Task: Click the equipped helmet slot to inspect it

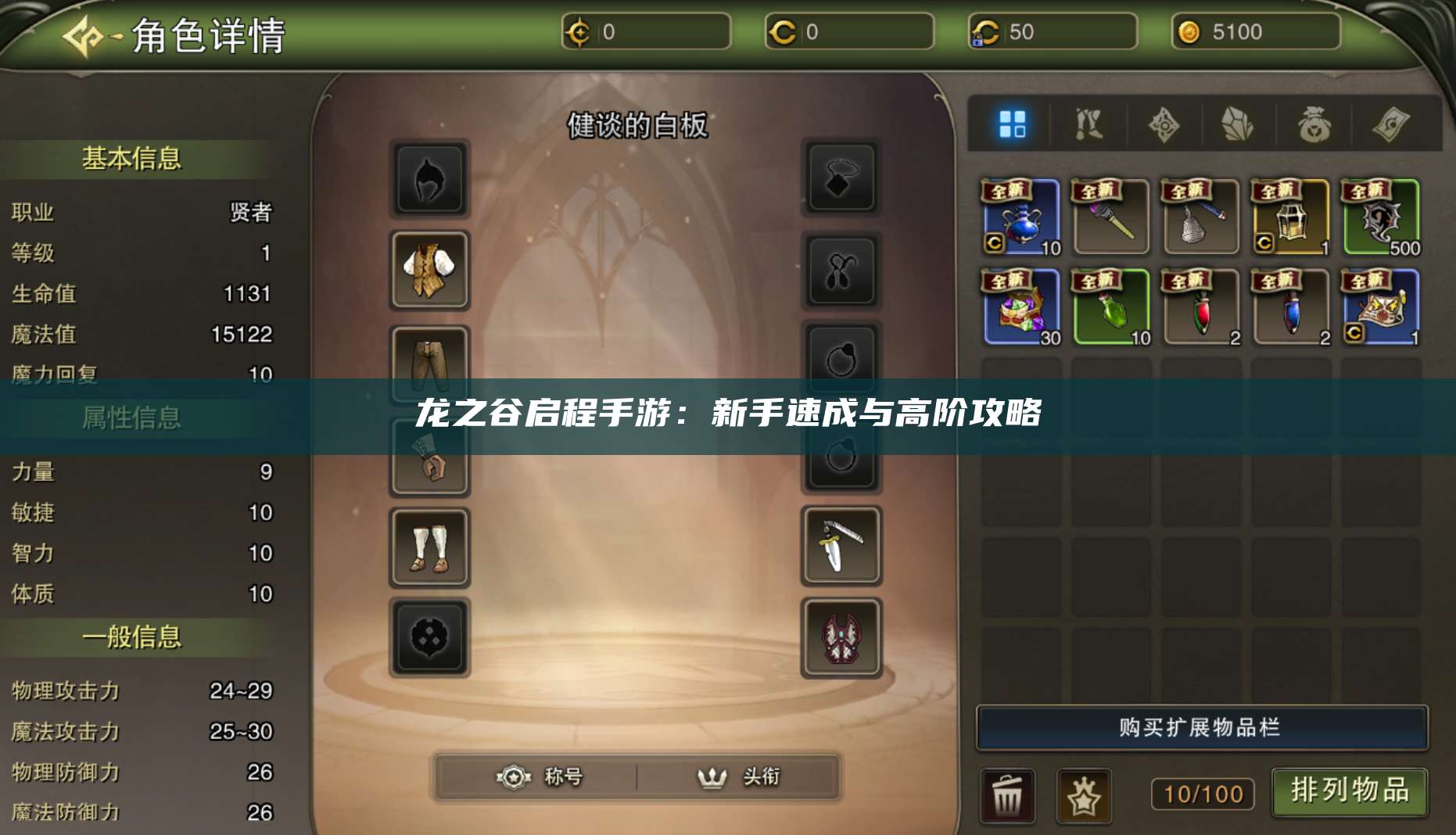Action: point(431,179)
